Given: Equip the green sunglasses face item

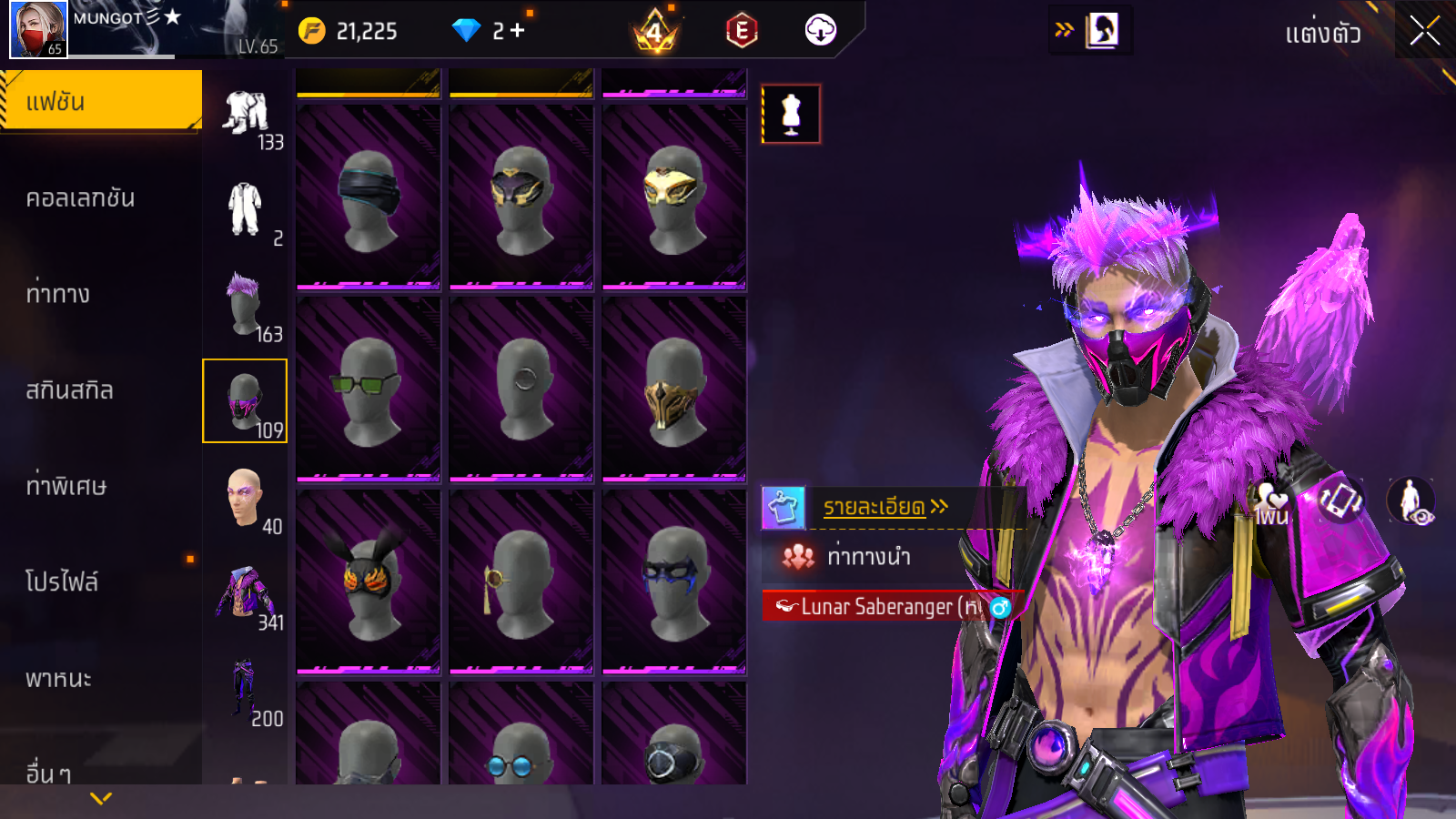Looking at the screenshot, I should (369, 389).
